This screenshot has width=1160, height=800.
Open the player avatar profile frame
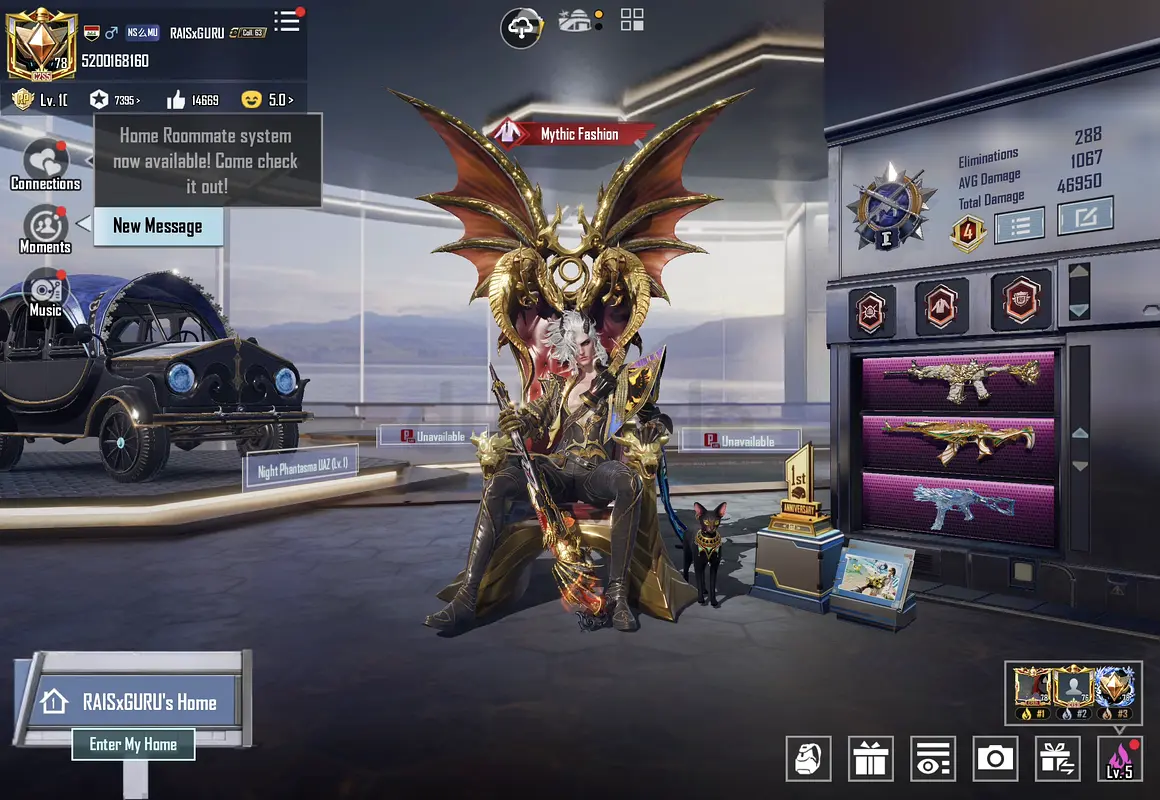(x=41, y=41)
